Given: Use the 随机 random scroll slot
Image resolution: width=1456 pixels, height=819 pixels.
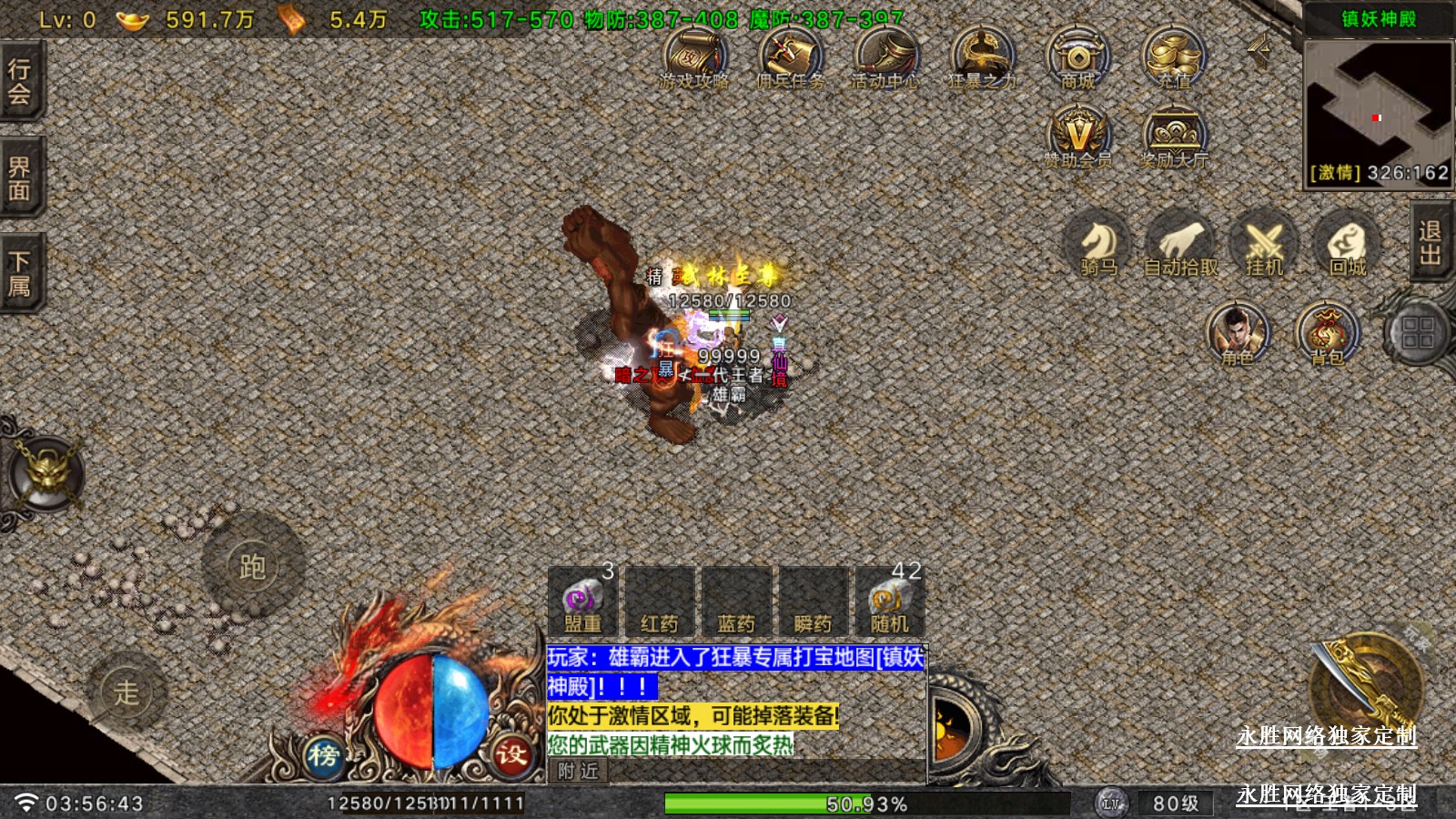Looking at the screenshot, I should 889,602.
